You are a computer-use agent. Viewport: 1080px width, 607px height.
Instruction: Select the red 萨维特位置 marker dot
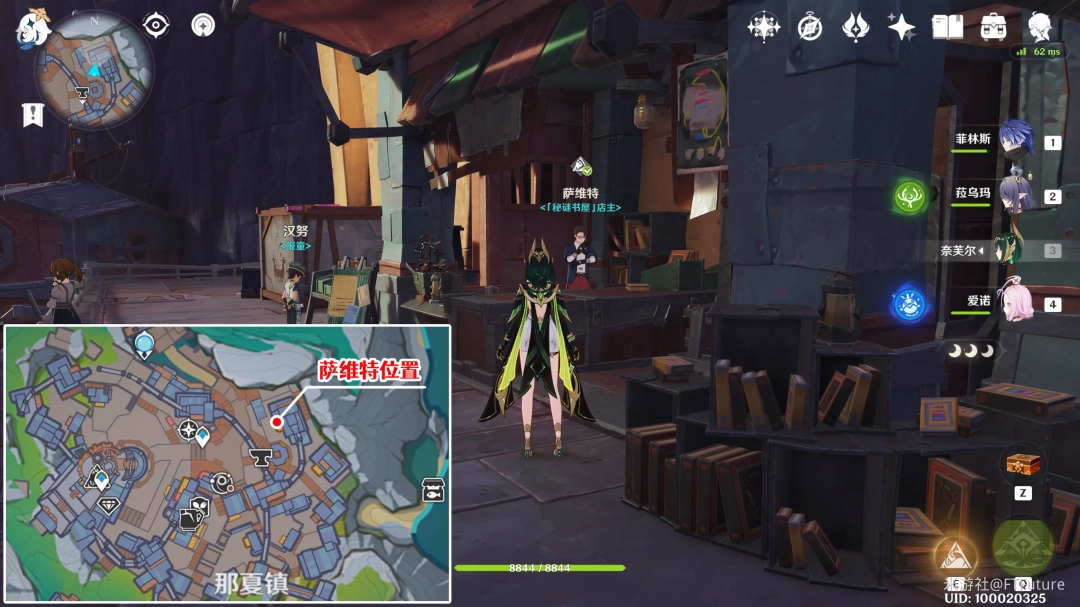tap(276, 422)
